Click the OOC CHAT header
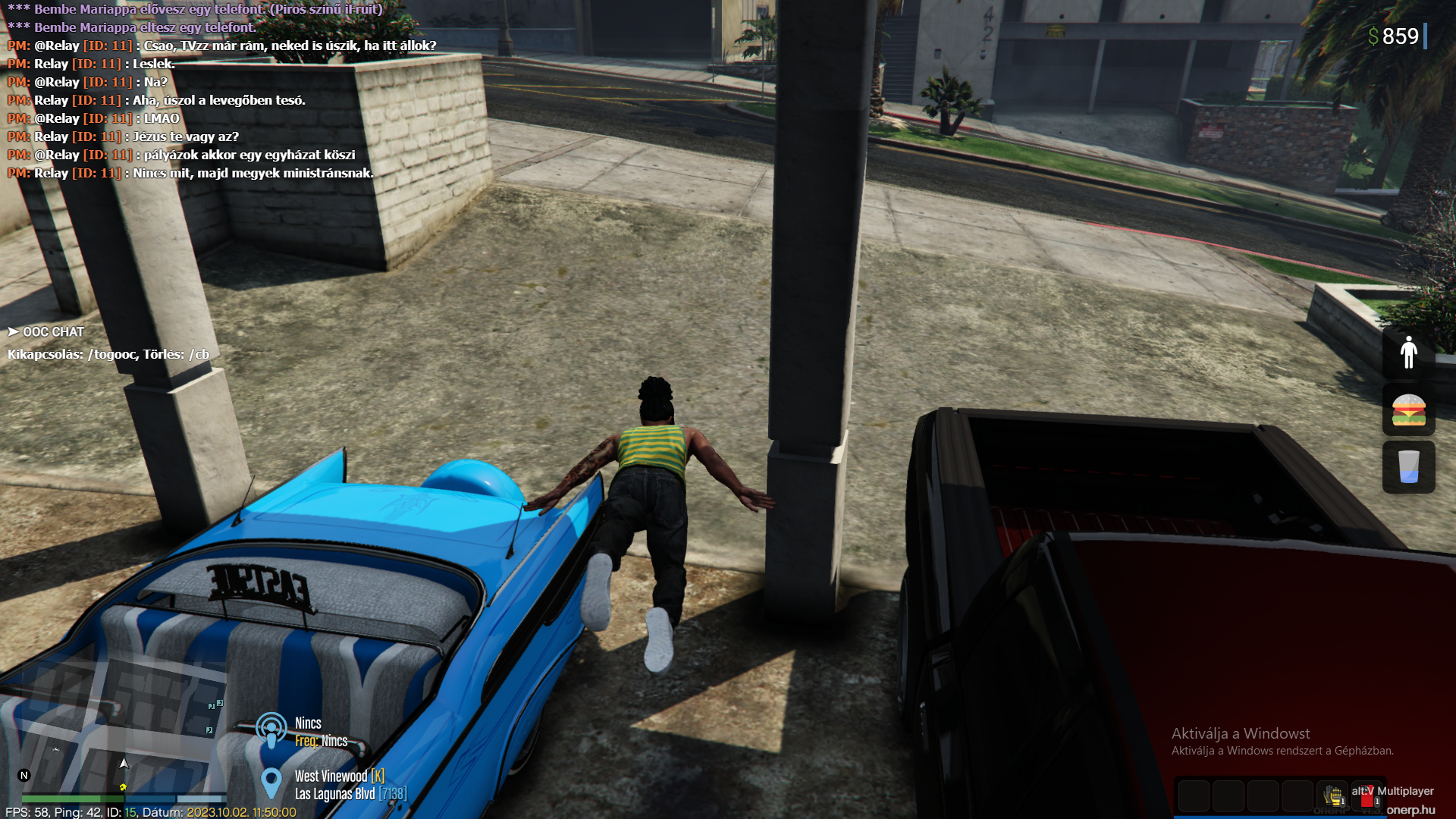1456x819 pixels. [x=46, y=332]
